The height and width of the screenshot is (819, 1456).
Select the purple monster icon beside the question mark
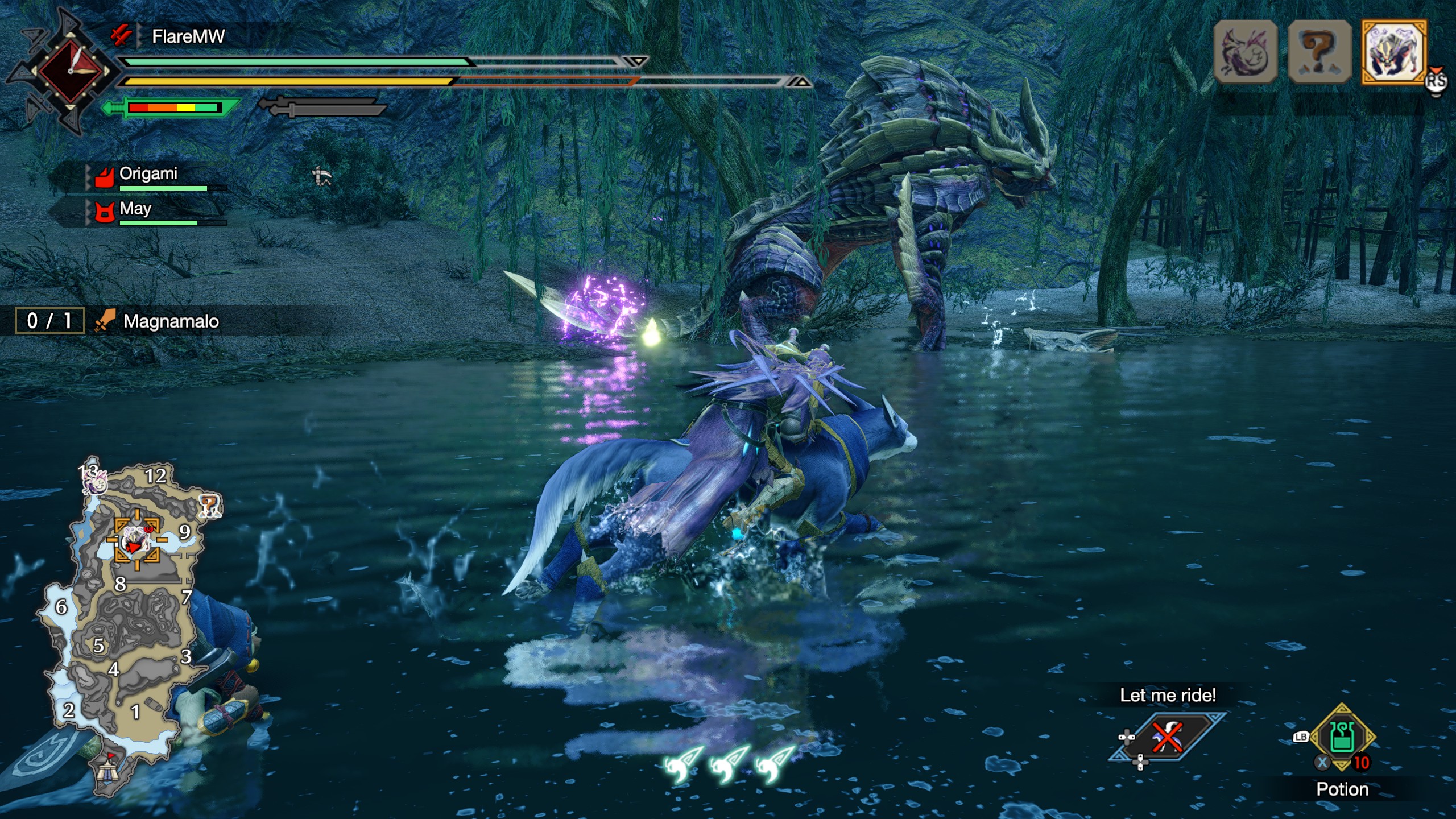[x=1245, y=52]
